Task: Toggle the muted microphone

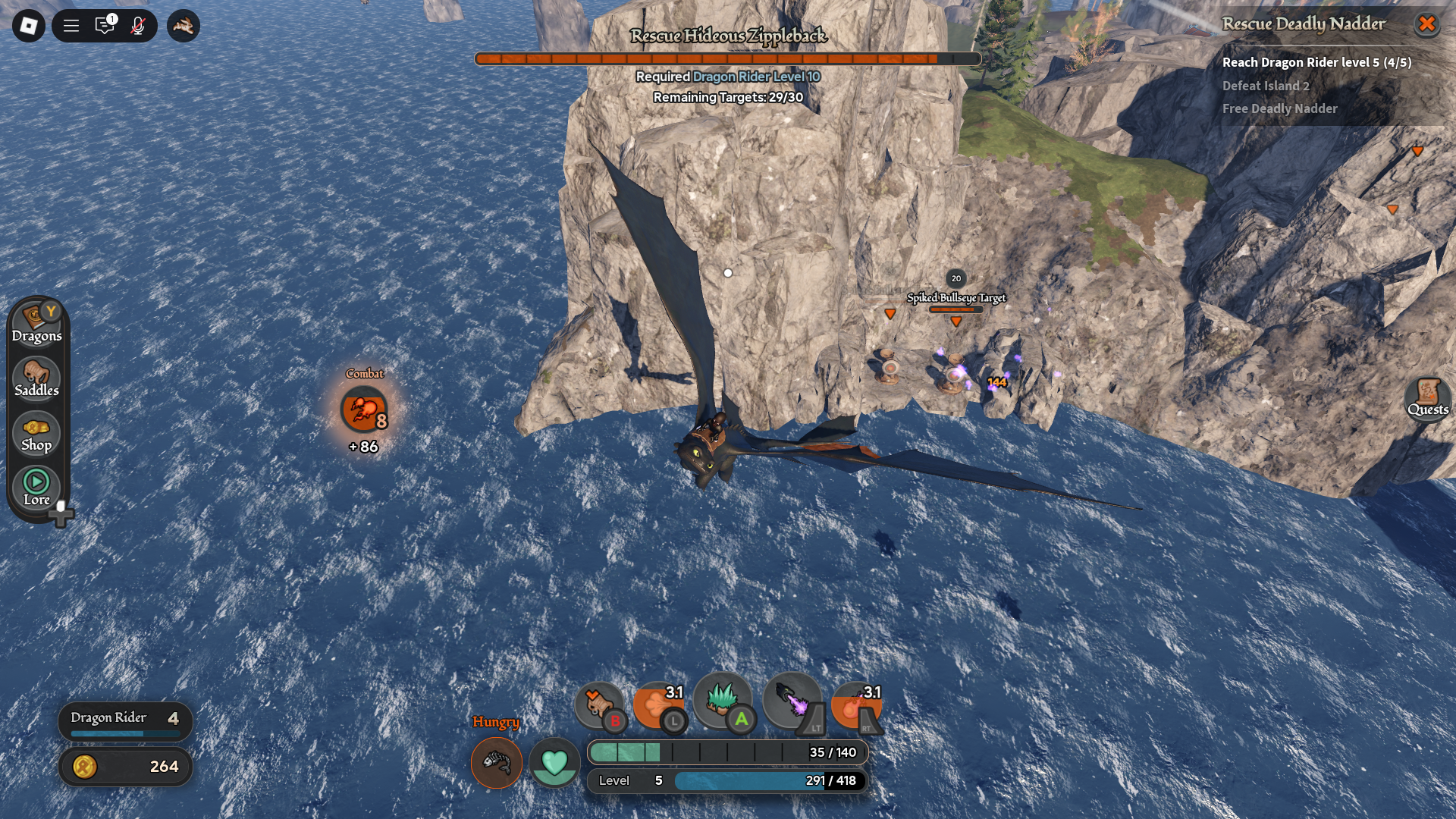Action: [138, 26]
